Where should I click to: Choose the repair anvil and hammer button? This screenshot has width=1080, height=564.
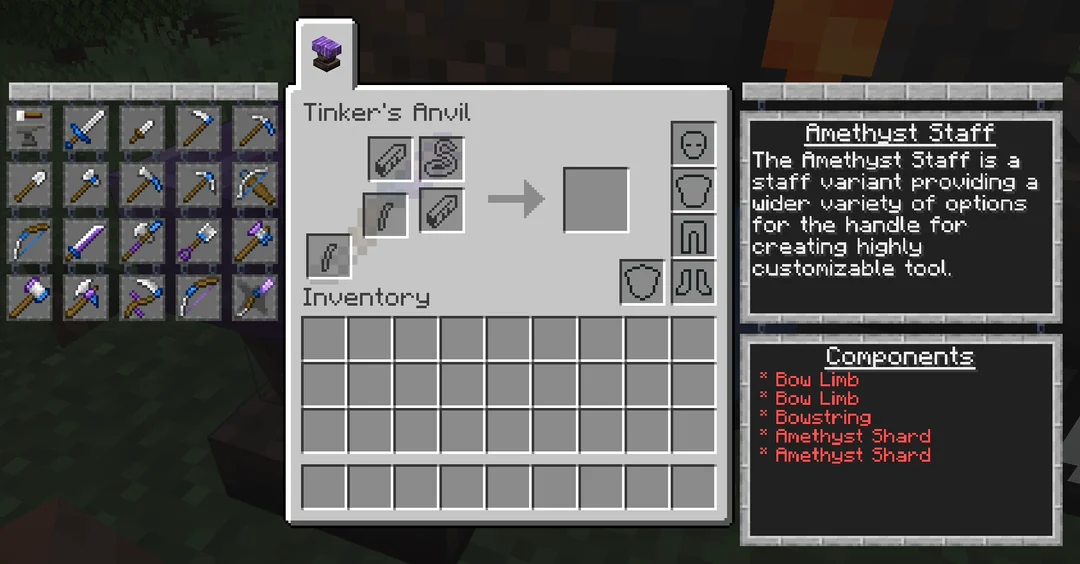pos(29,129)
